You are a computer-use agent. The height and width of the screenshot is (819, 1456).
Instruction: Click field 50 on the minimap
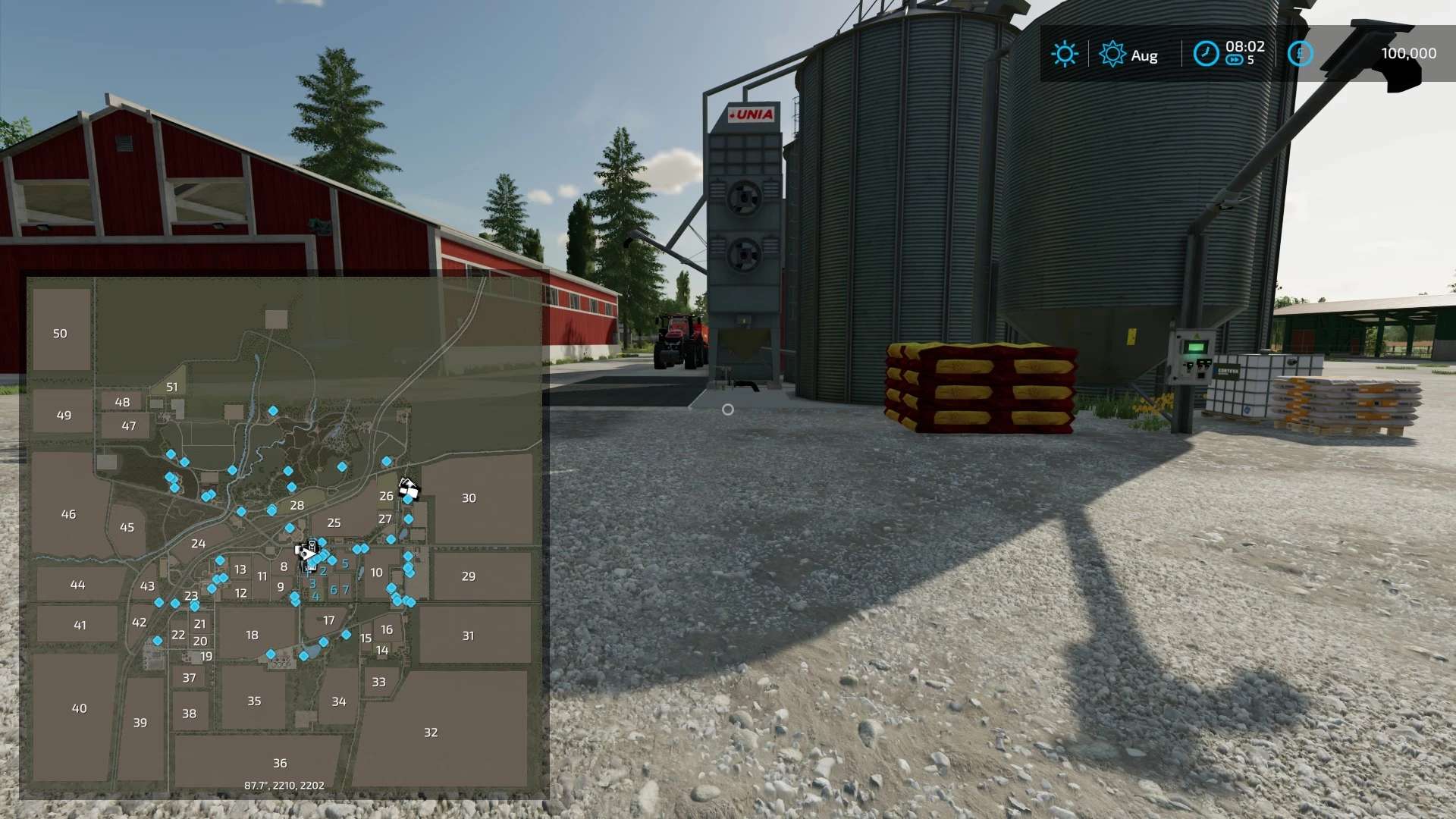click(x=60, y=334)
